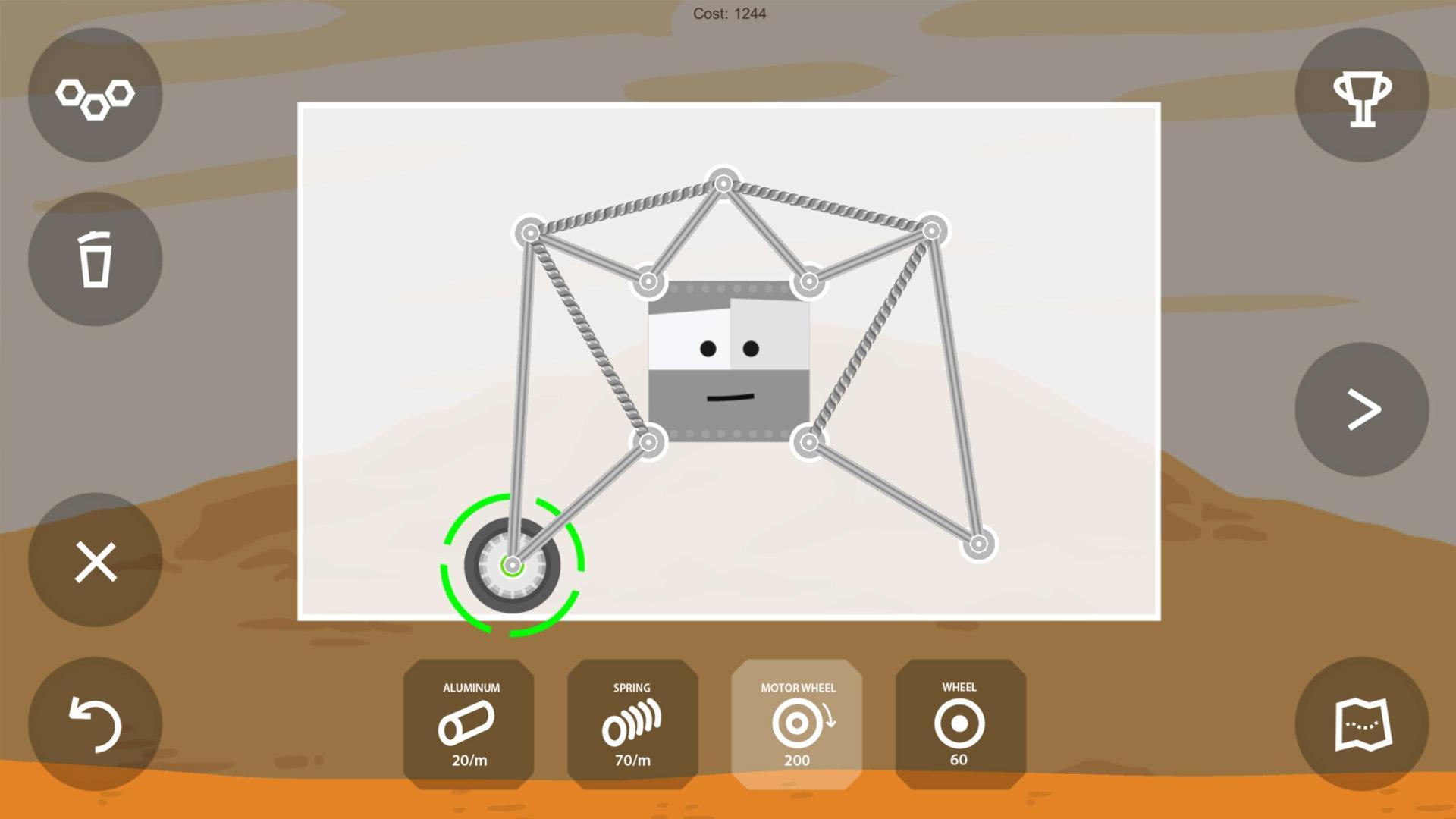Image resolution: width=1456 pixels, height=819 pixels.
Task: Select the topmost apex joint node
Action: [x=722, y=182]
